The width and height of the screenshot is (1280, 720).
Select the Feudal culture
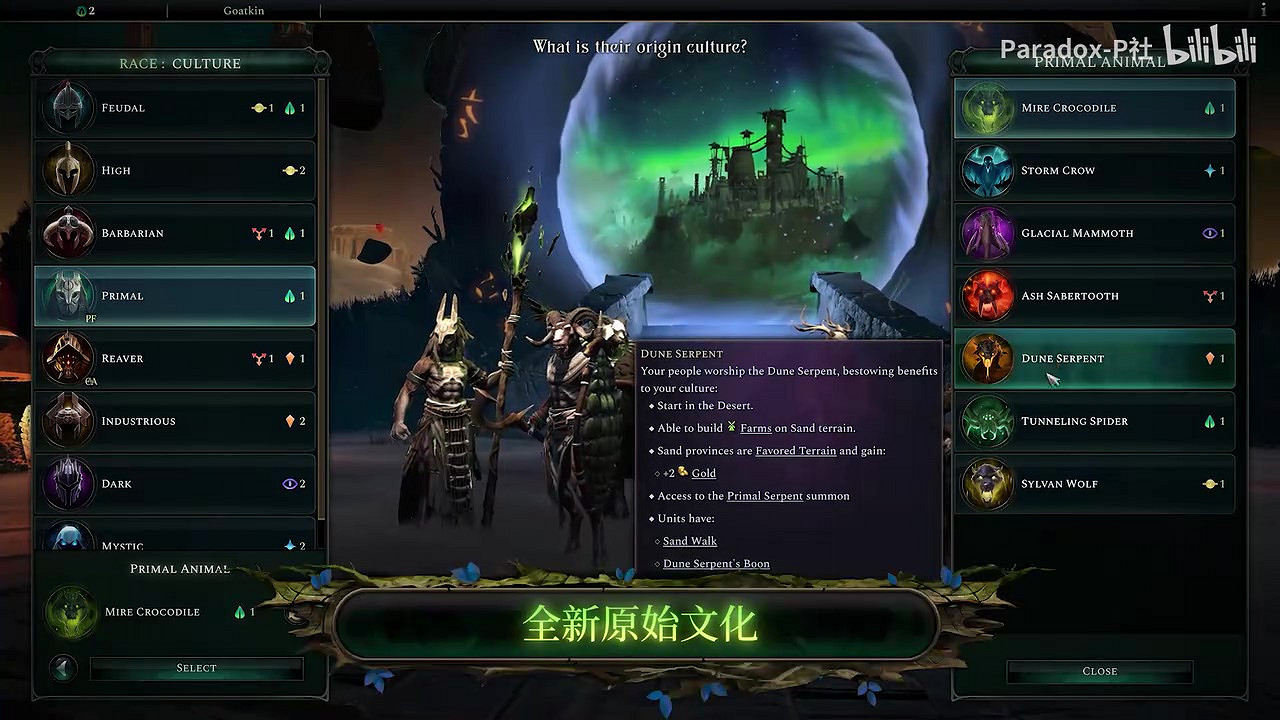(67, 107)
